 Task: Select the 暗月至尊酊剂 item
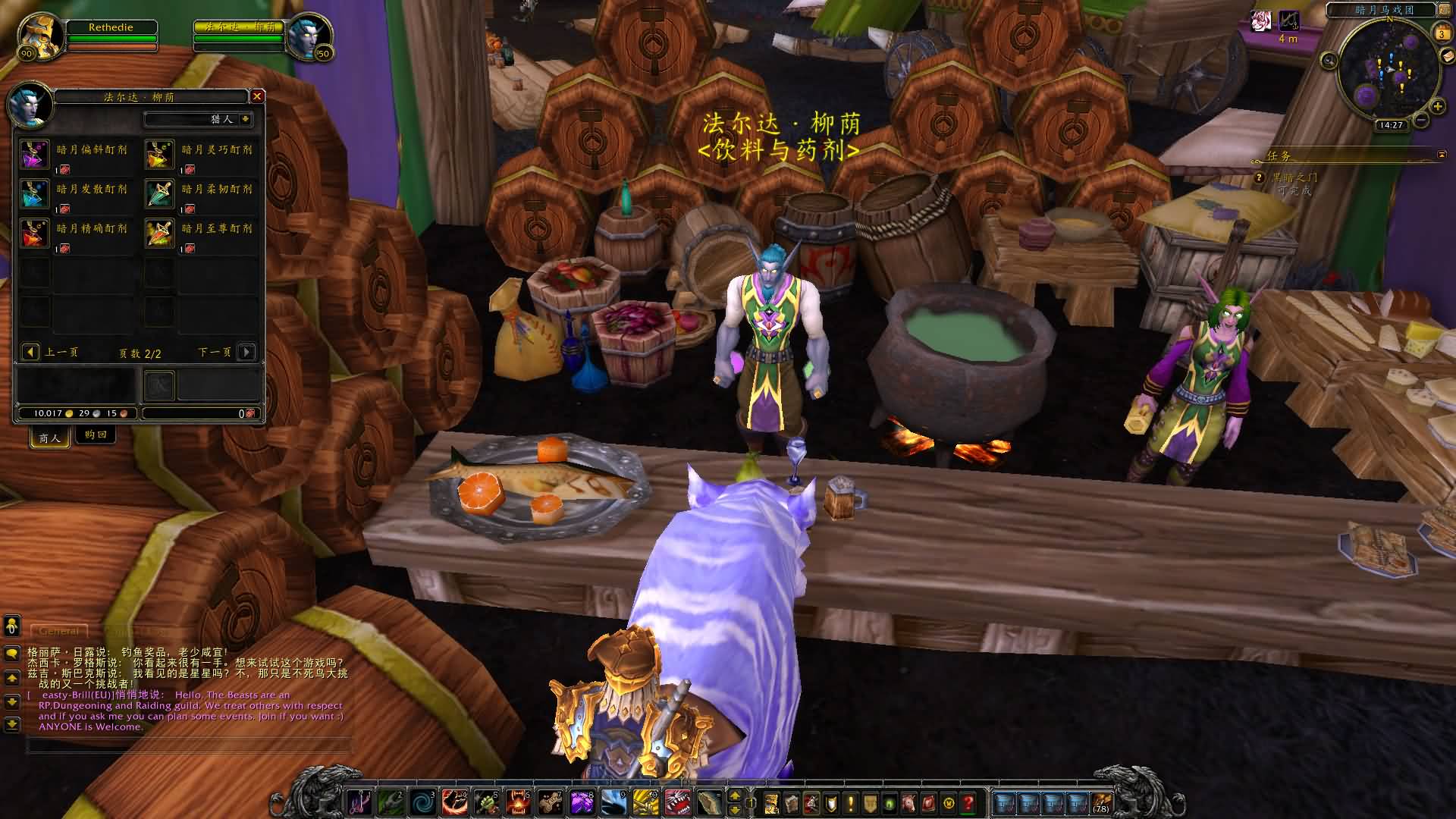(160, 234)
